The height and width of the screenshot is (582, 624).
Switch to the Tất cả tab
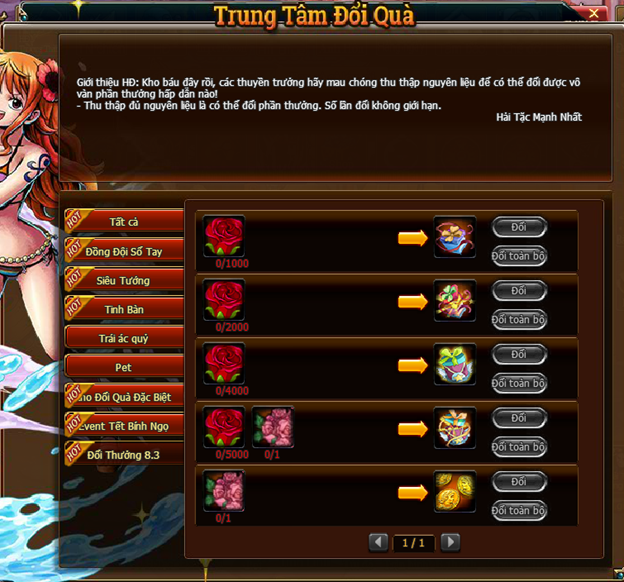tap(125, 221)
